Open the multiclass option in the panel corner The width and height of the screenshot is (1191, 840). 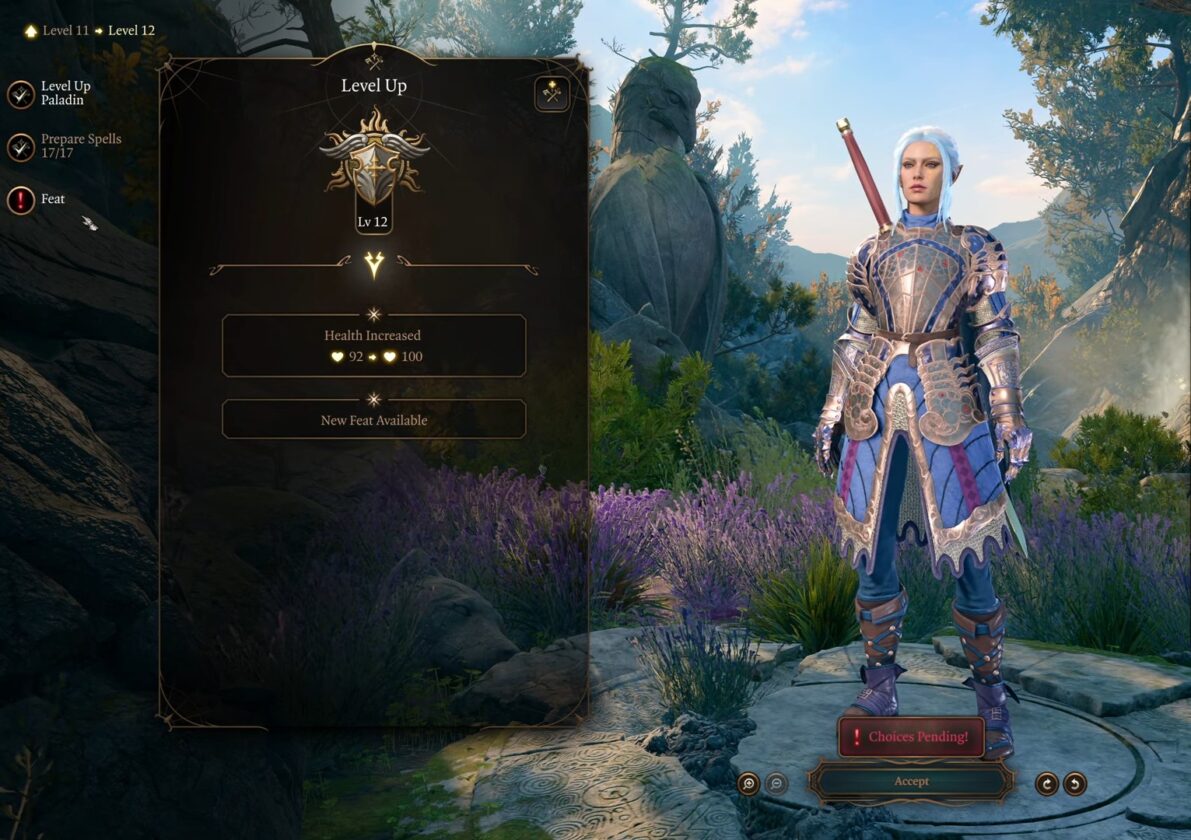[x=552, y=94]
